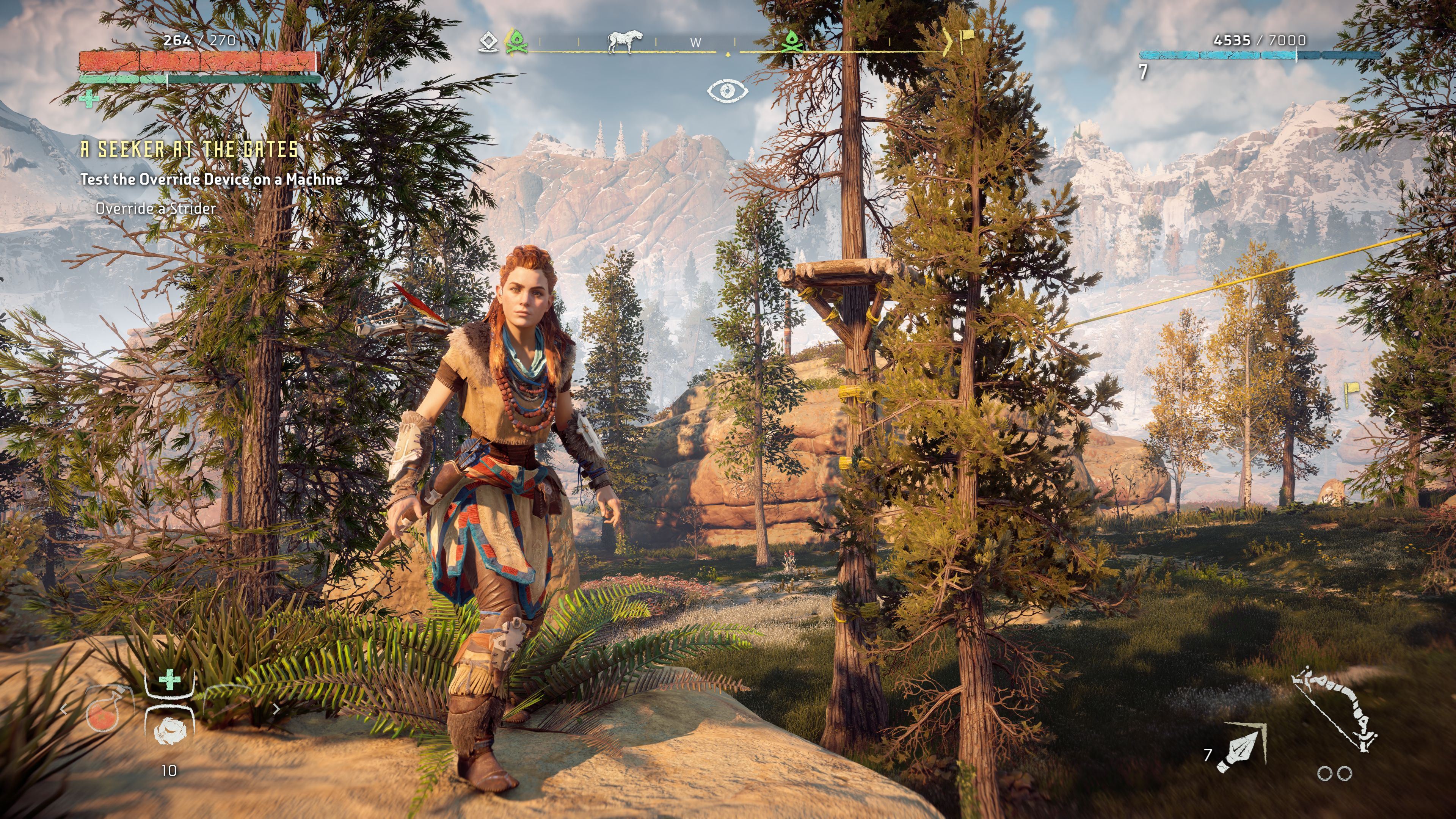Select the stealth eye visibility indicator
Image resolution: width=1456 pixels, height=819 pixels.
(728, 91)
